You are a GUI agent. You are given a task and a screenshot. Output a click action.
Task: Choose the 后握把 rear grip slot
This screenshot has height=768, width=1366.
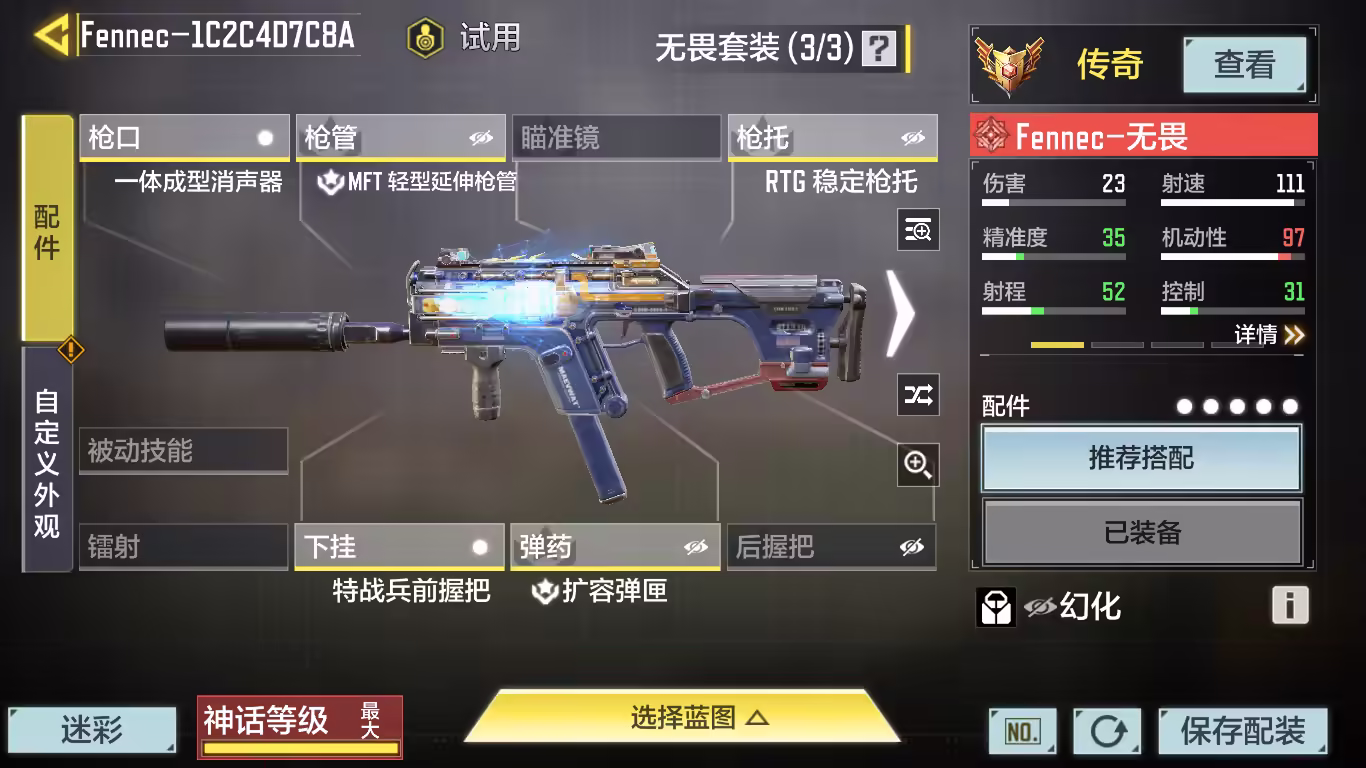[831, 547]
